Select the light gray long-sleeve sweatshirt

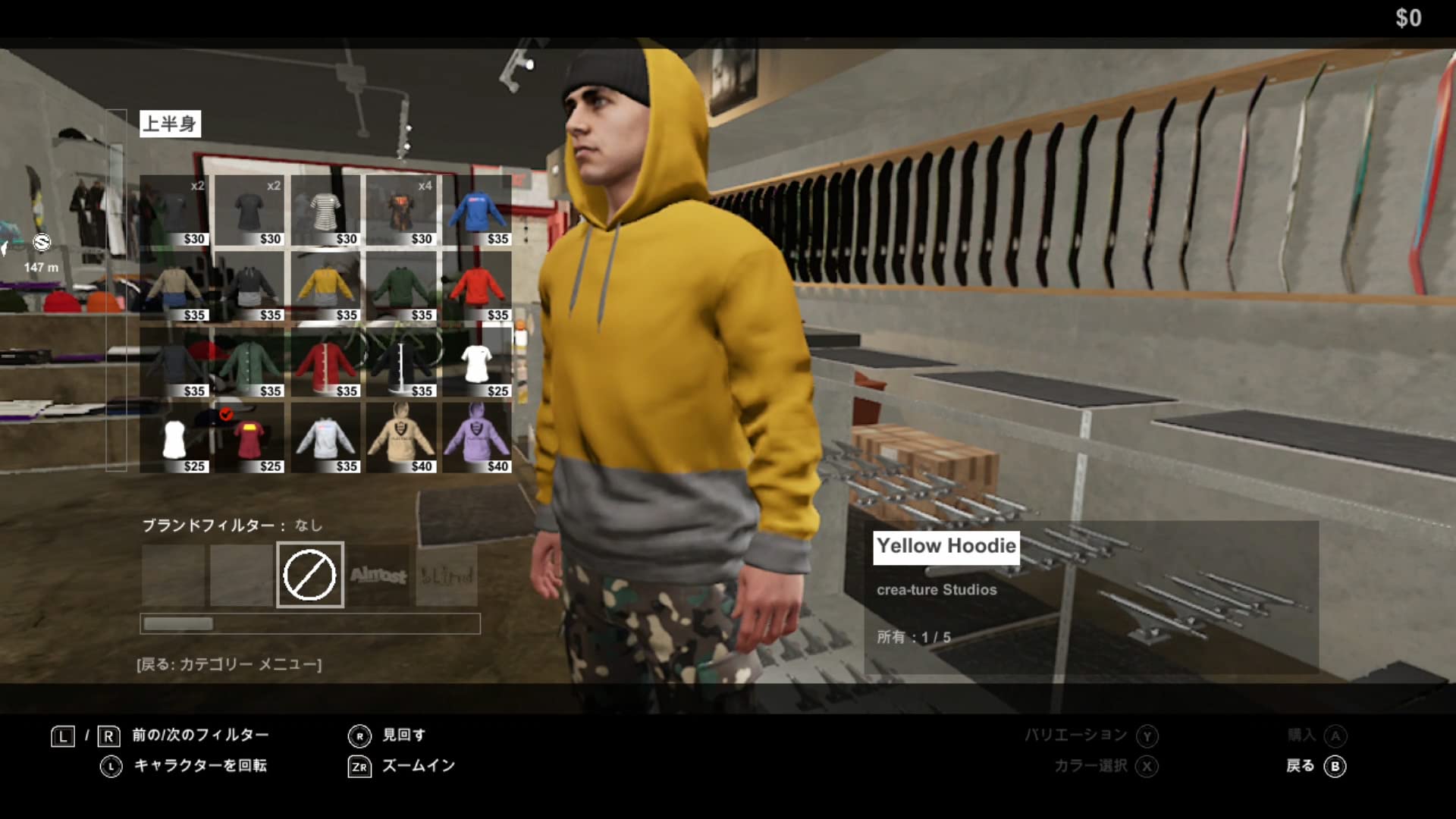tap(325, 438)
